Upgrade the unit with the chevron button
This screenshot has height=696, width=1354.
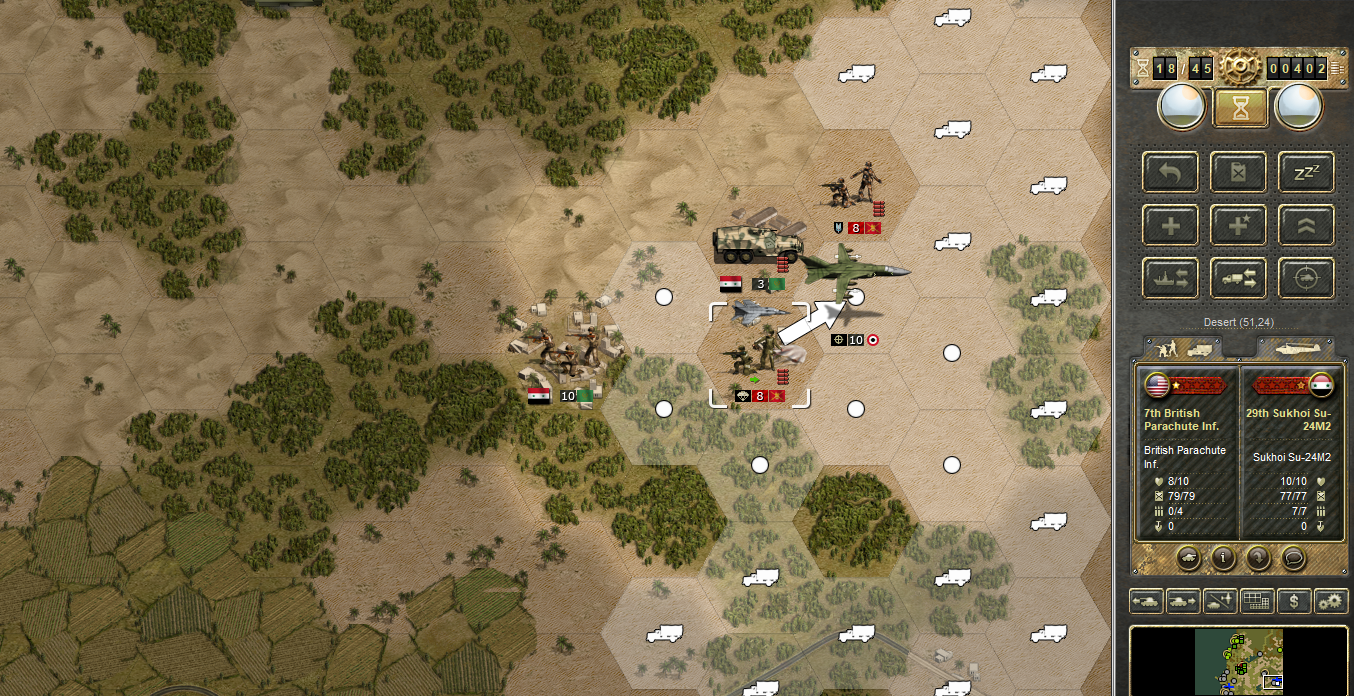click(1307, 225)
